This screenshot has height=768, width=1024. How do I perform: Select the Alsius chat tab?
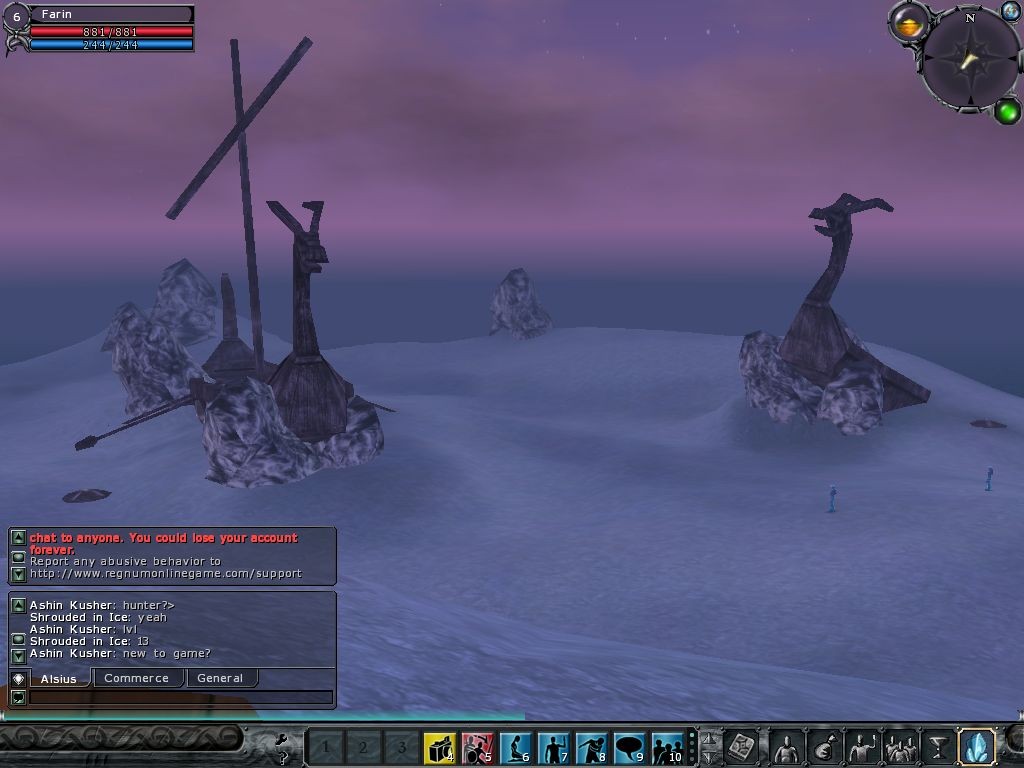tap(59, 679)
